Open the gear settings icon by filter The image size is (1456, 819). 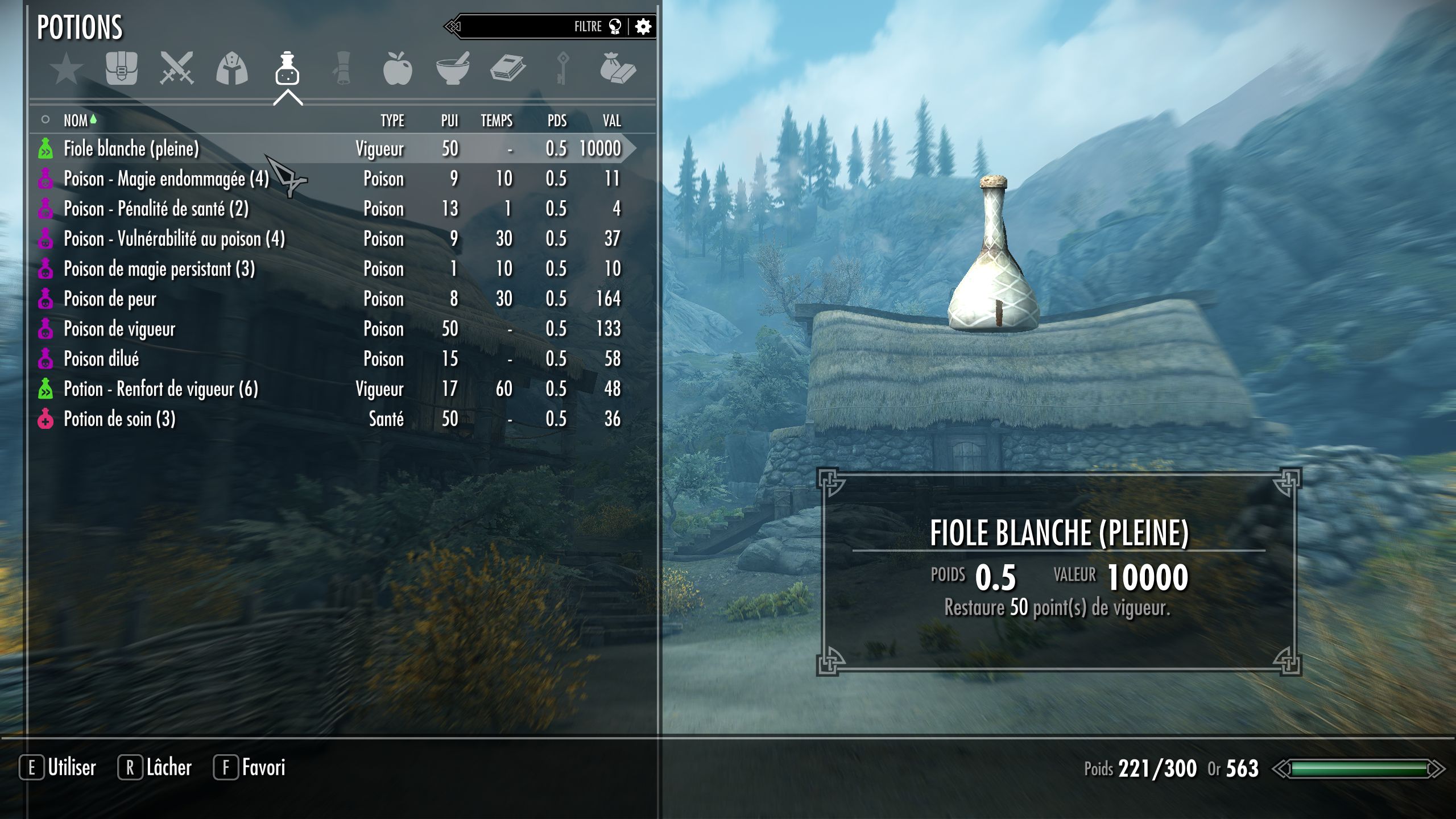coord(643,26)
